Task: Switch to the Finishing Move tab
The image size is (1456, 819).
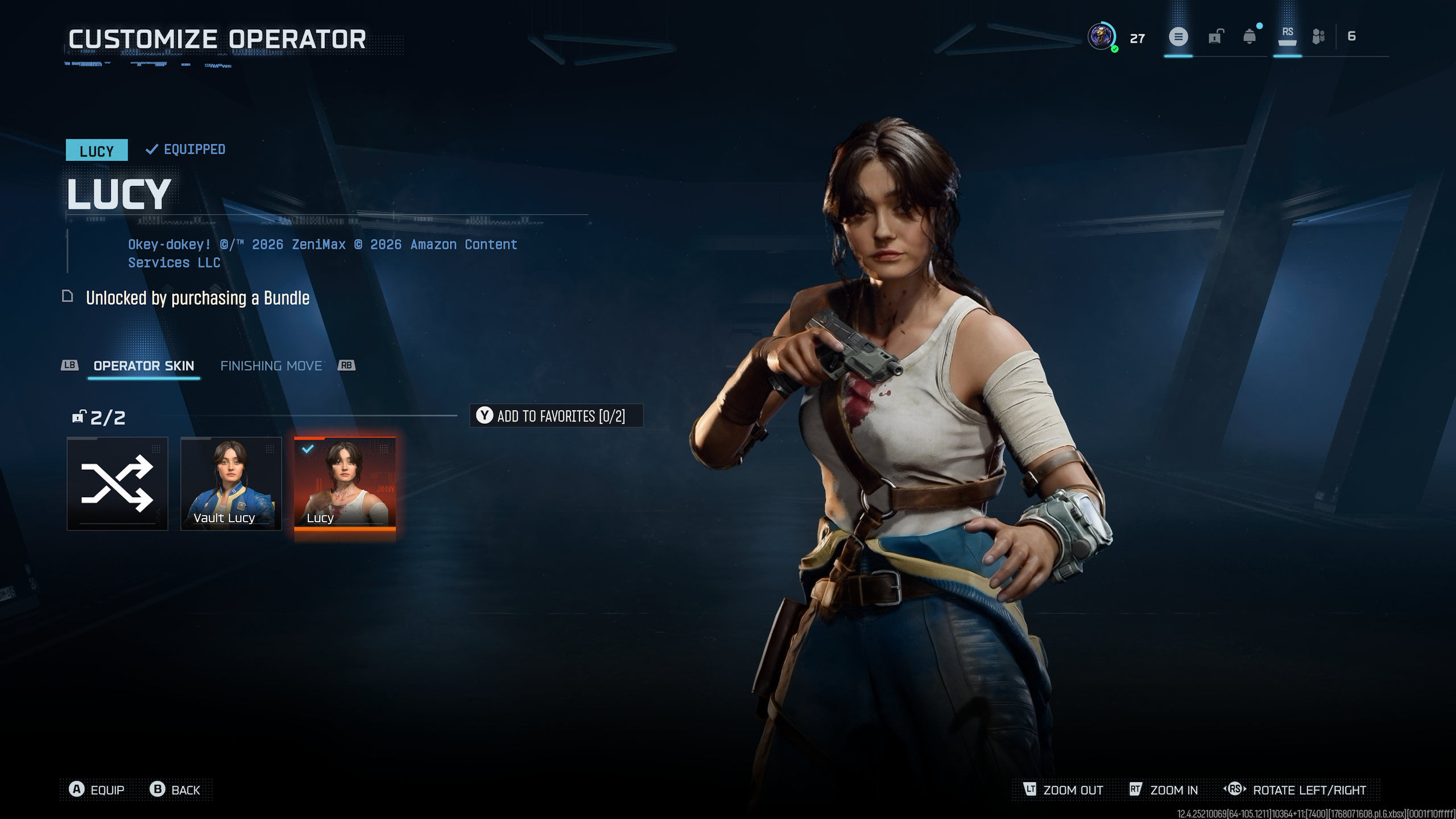Action: tap(271, 366)
